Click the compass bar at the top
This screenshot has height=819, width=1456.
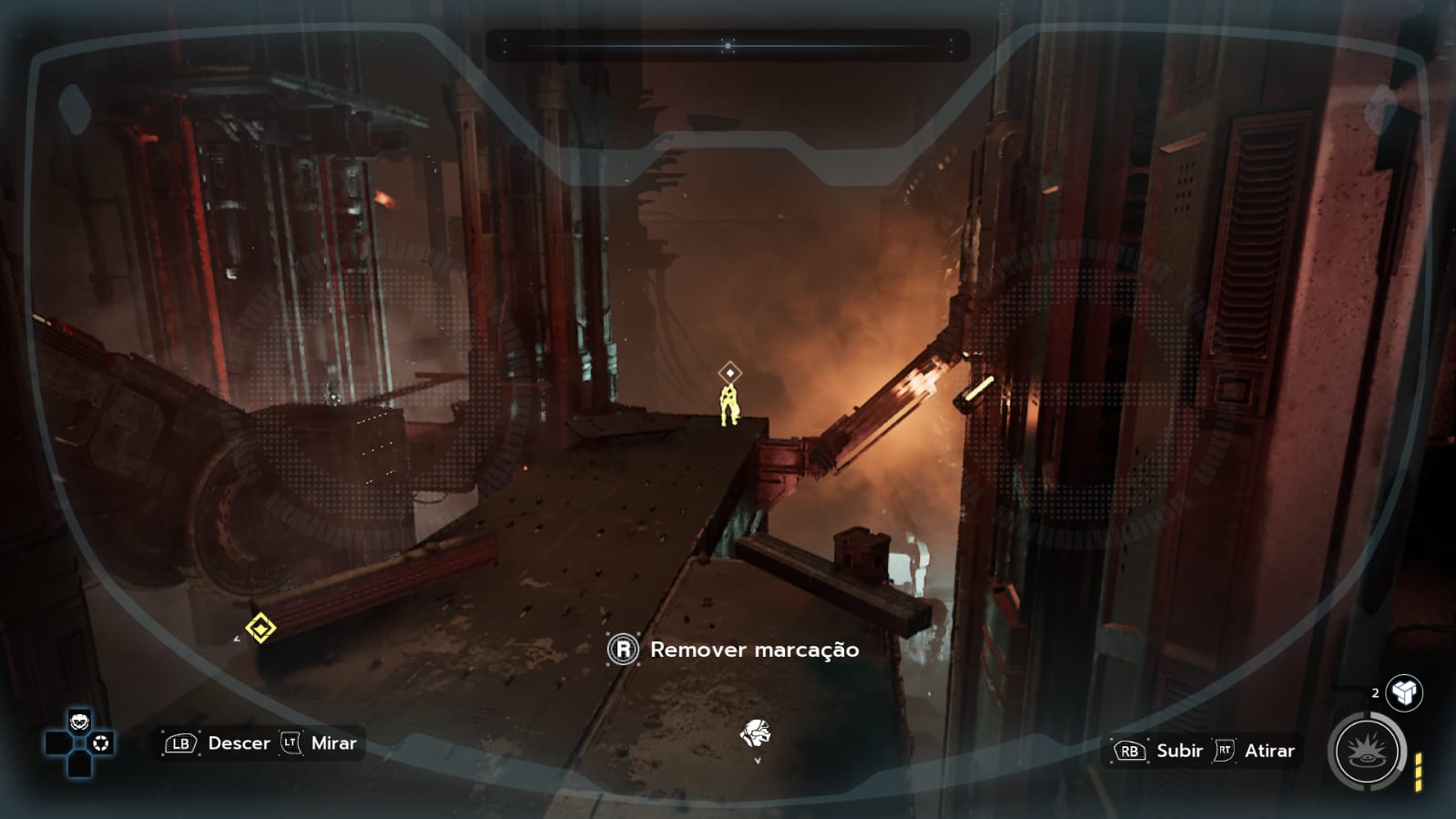[728, 45]
